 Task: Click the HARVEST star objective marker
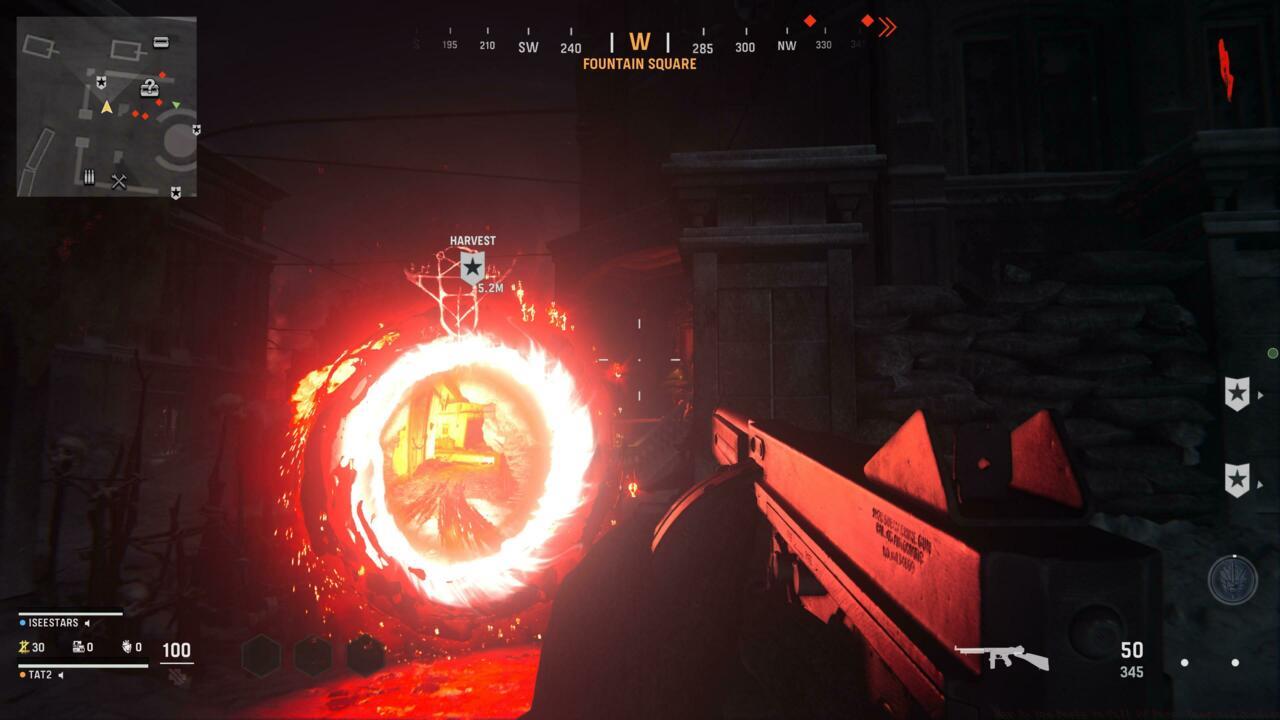[x=472, y=266]
